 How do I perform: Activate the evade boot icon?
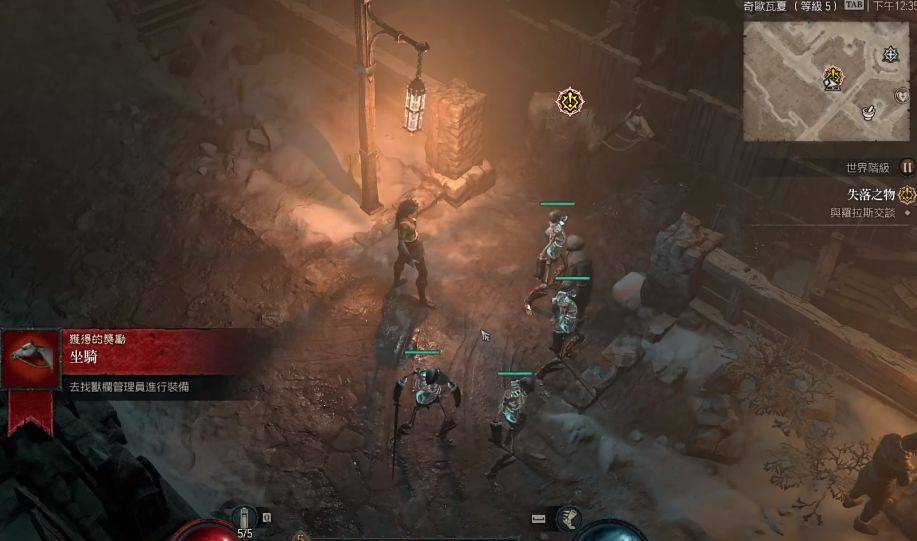pyautogui.click(x=568, y=517)
